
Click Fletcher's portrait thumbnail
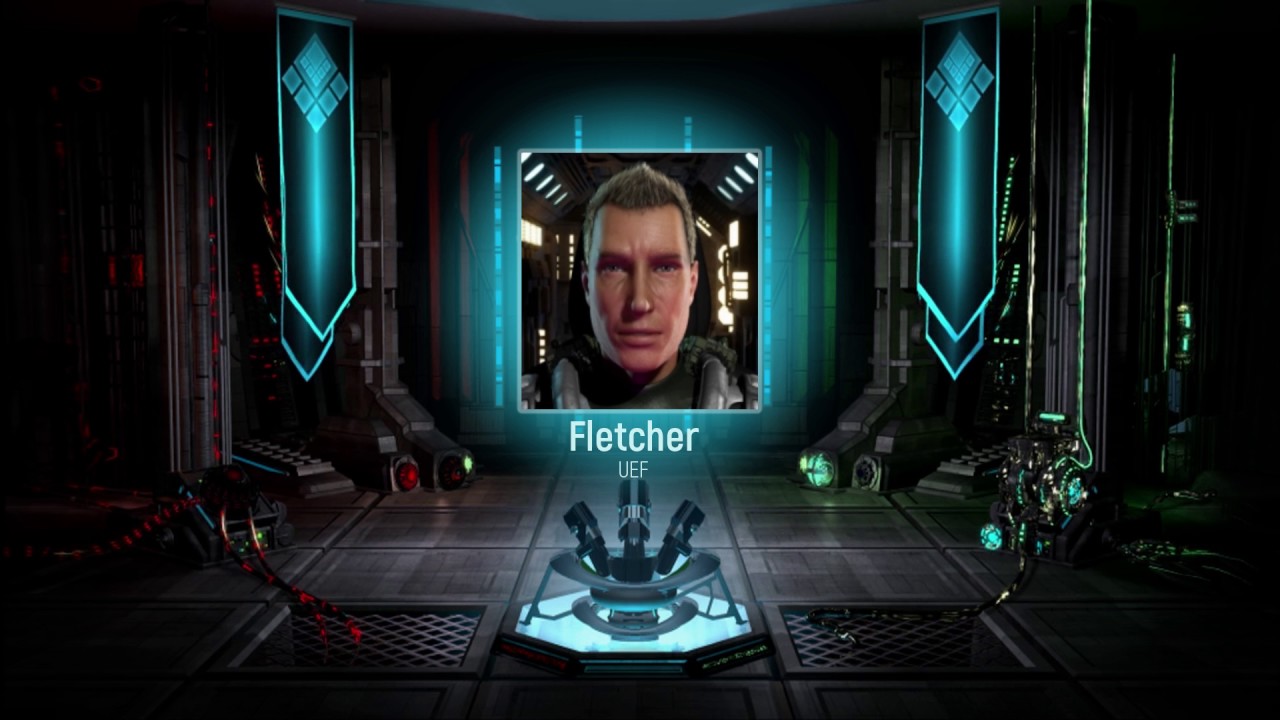pos(637,280)
